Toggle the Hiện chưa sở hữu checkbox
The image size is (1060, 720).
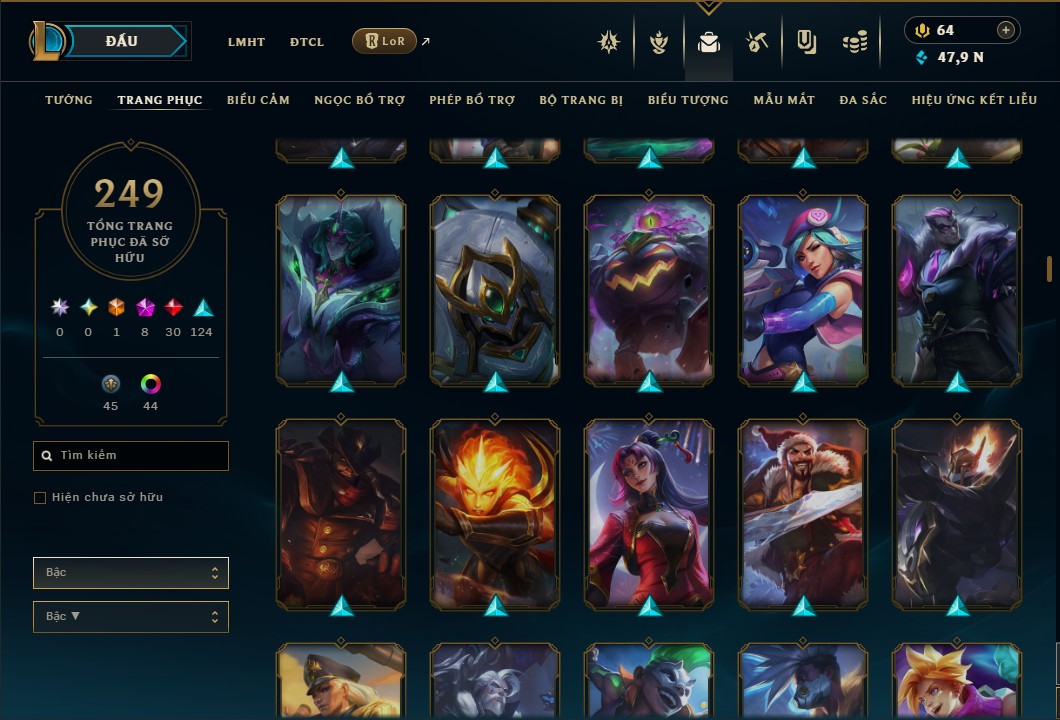[40, 498]
